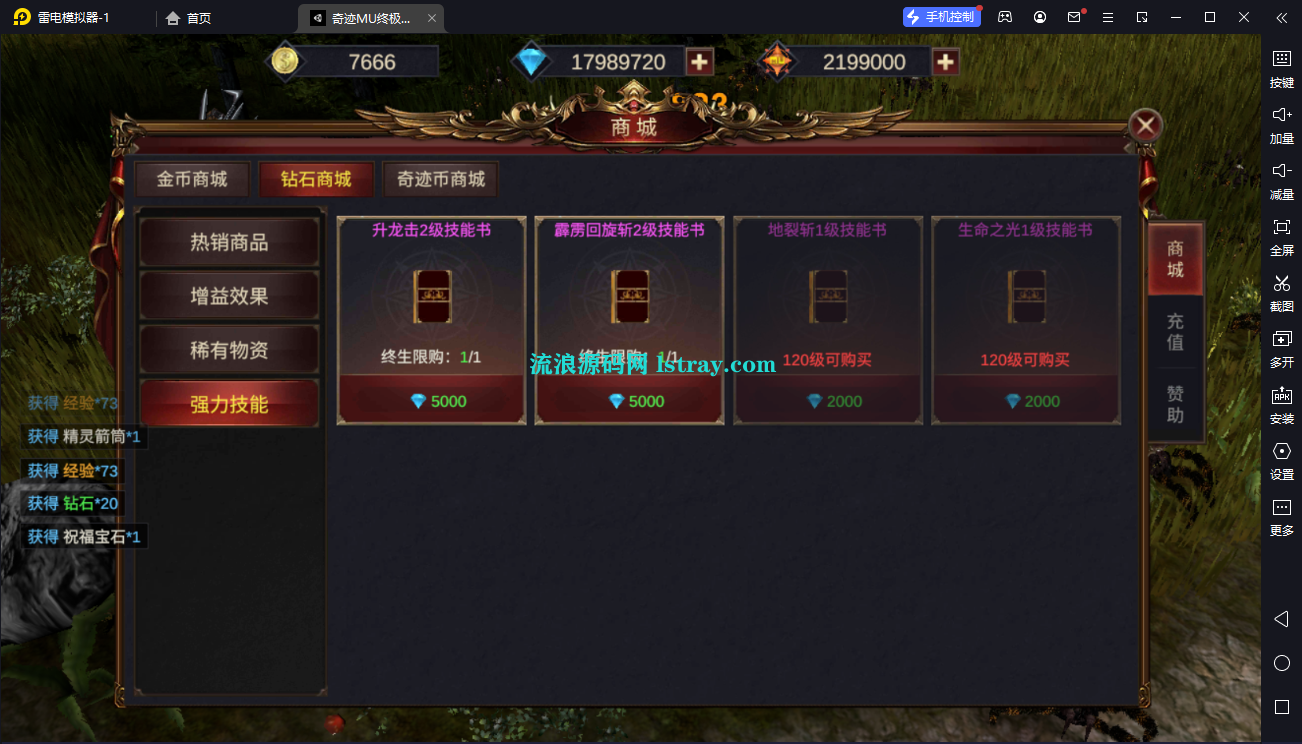Viewport: 1302px width, 744px height.
Task: Open the gamepad icon in the title bar
Action: 1004,16
